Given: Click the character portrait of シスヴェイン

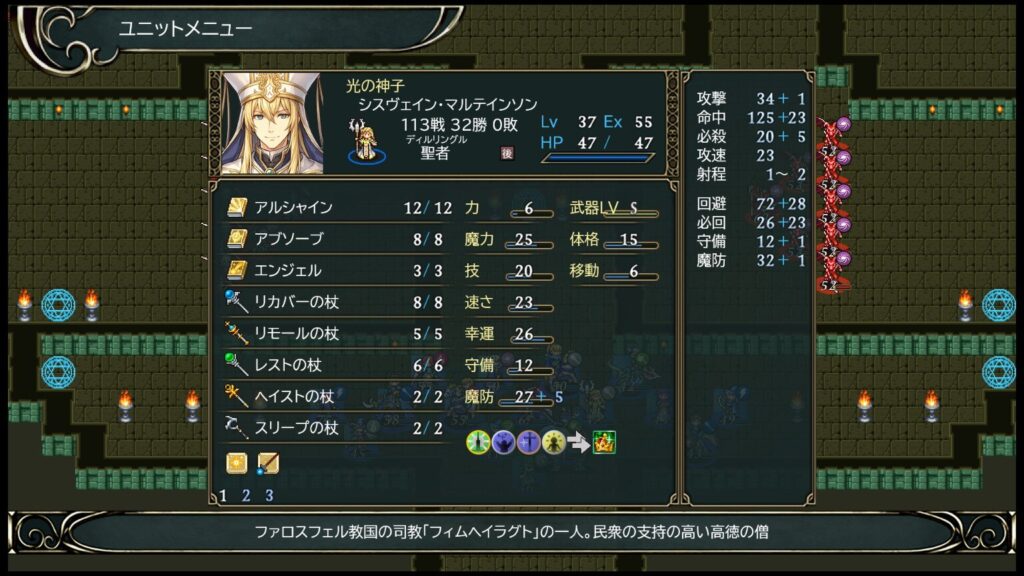Looking at the screenshot, I should [272, 123].
